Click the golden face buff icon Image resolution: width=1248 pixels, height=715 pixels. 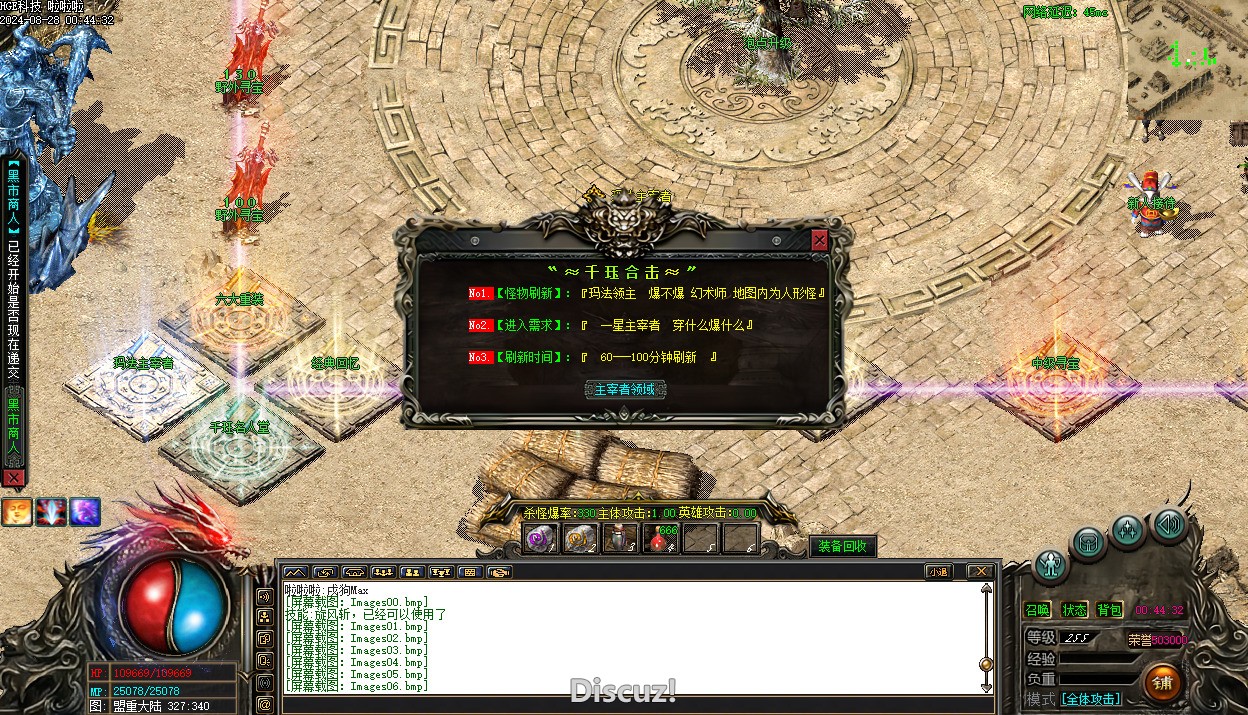click(15, 512)
